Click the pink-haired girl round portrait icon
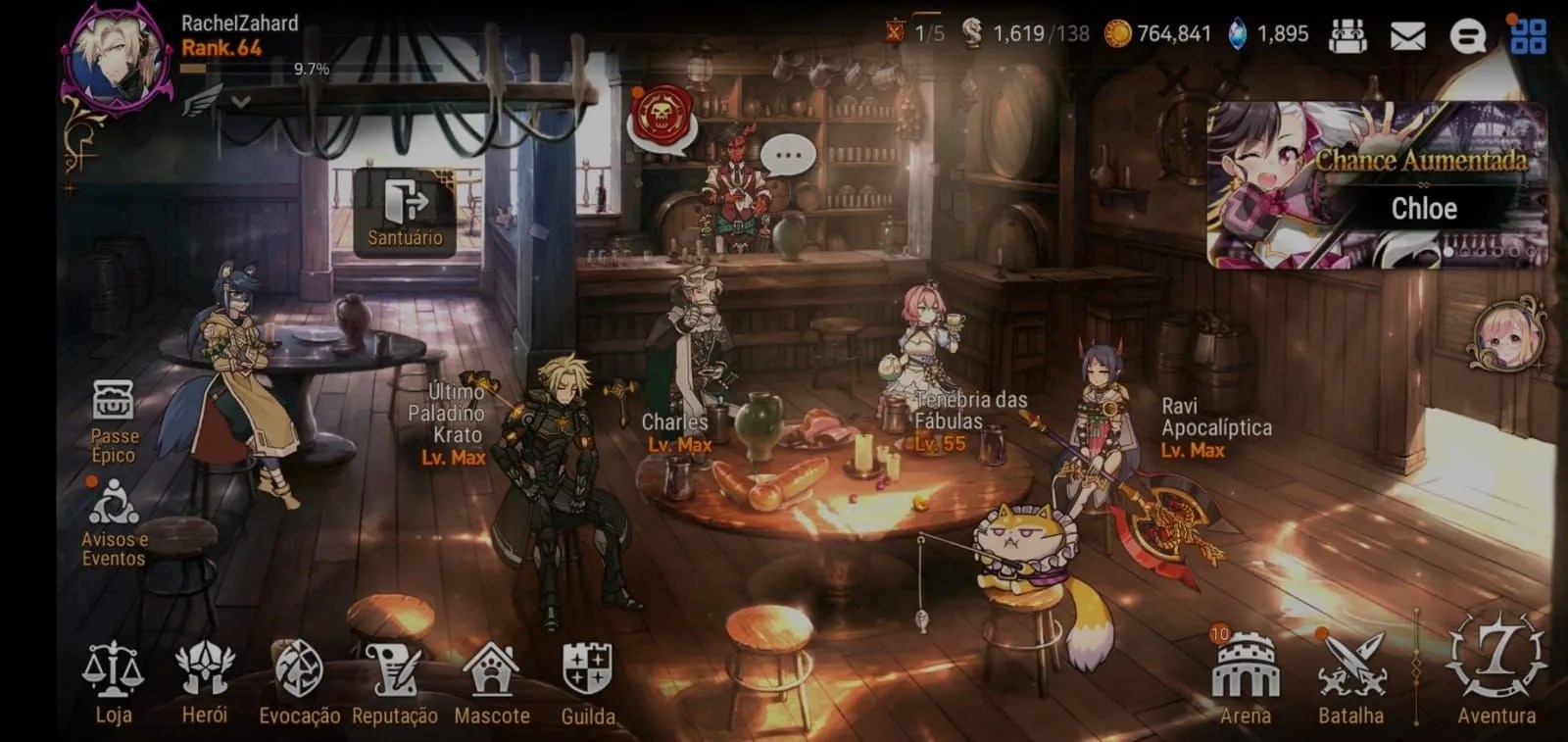 pos(1507,336)
